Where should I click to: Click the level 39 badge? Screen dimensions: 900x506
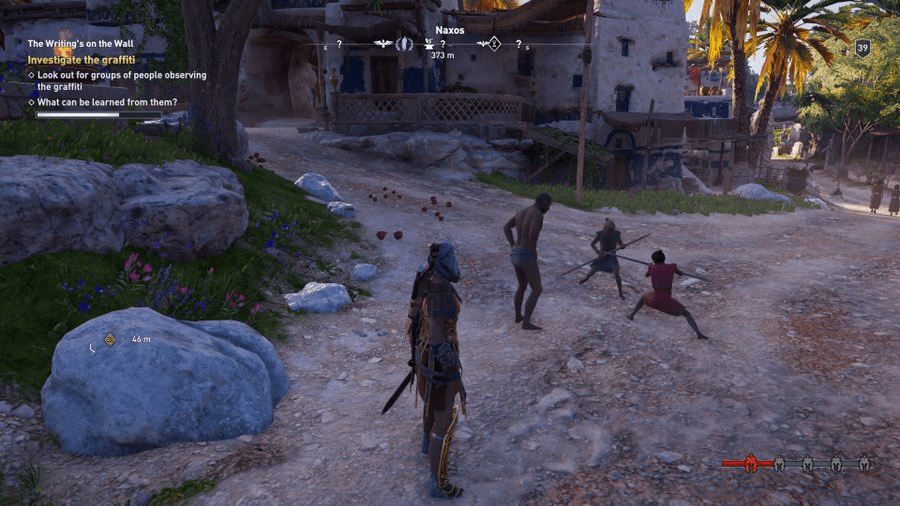point(862,47)
